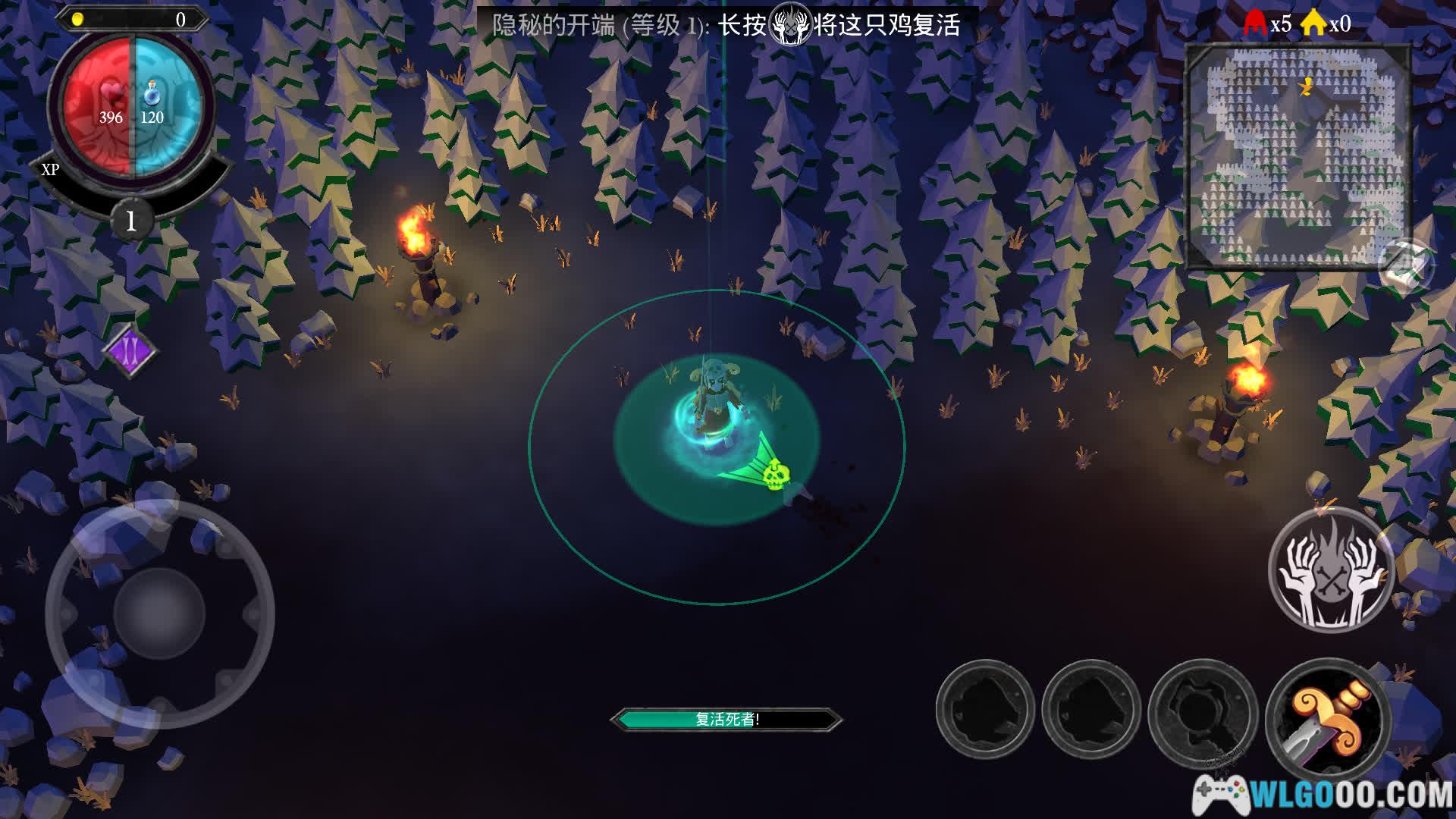
Task: Touch the virtual joystick thumb pad
Action: click(159, 613)
